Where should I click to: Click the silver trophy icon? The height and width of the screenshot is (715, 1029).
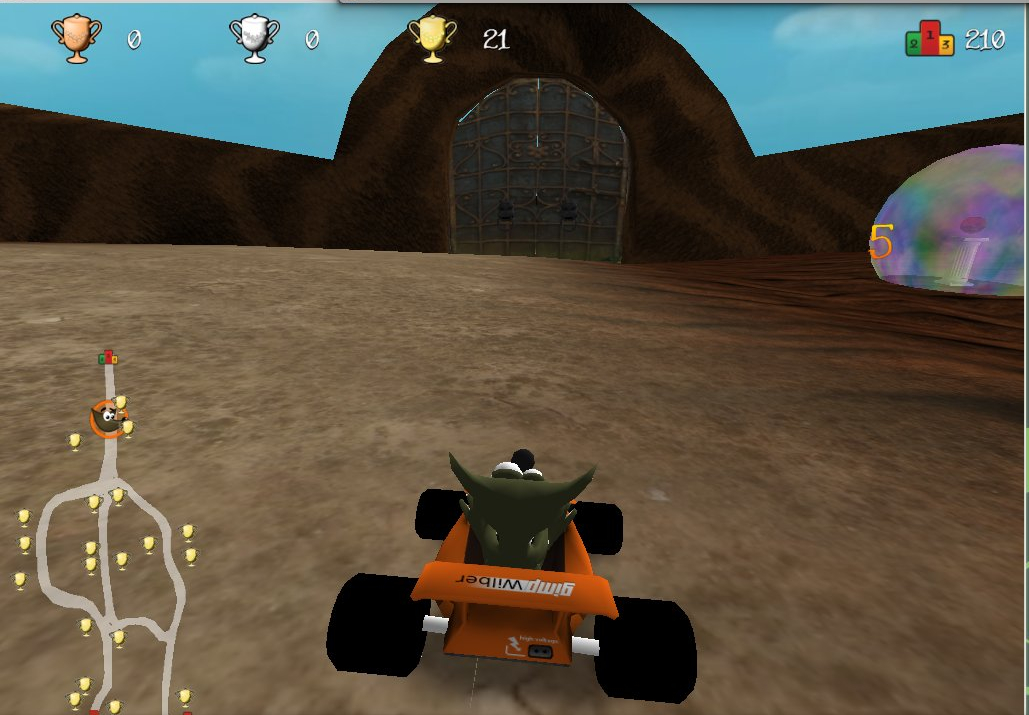(x=254, y=39)
